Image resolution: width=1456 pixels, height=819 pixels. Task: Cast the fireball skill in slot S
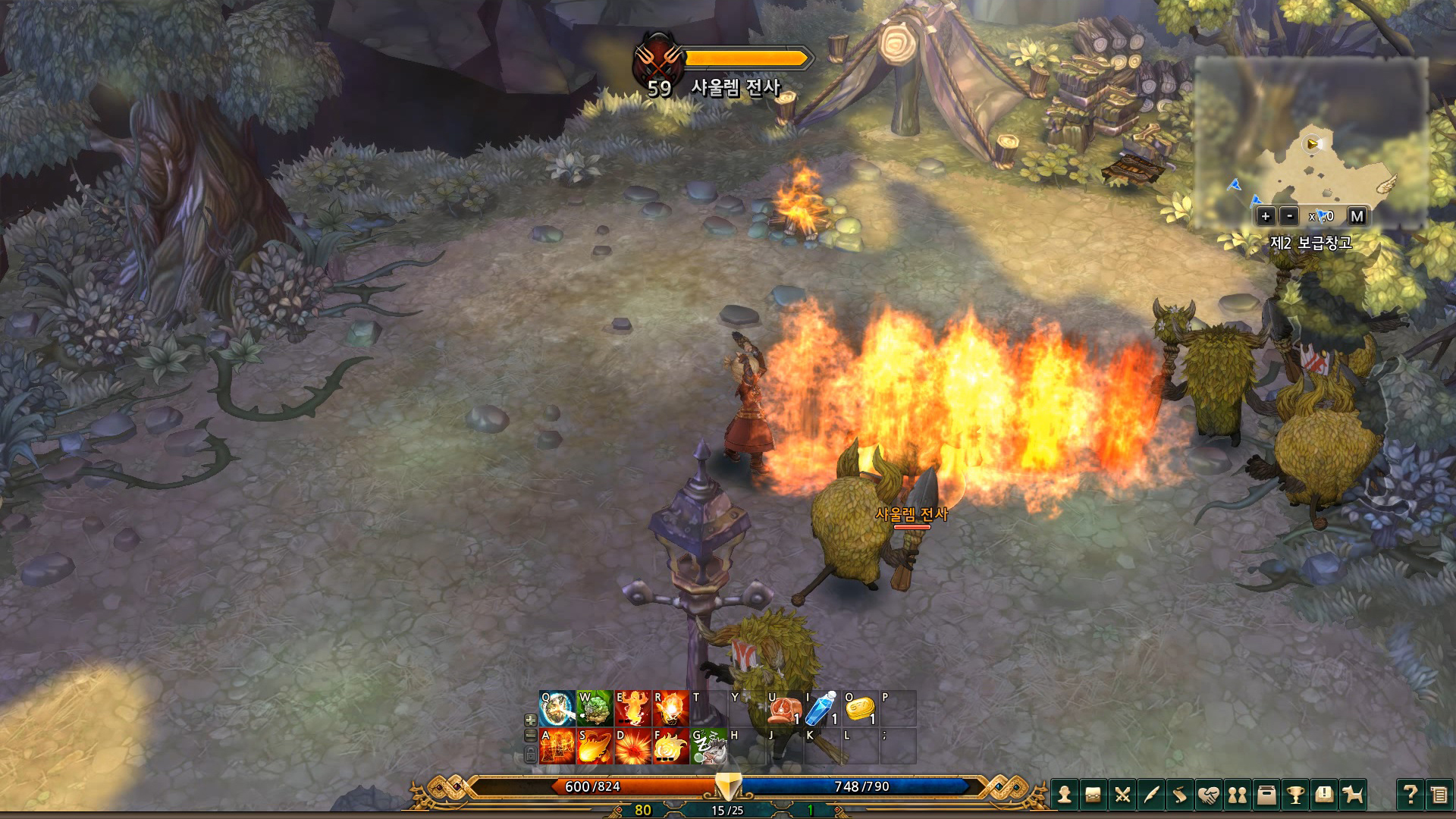click(595, 746)
